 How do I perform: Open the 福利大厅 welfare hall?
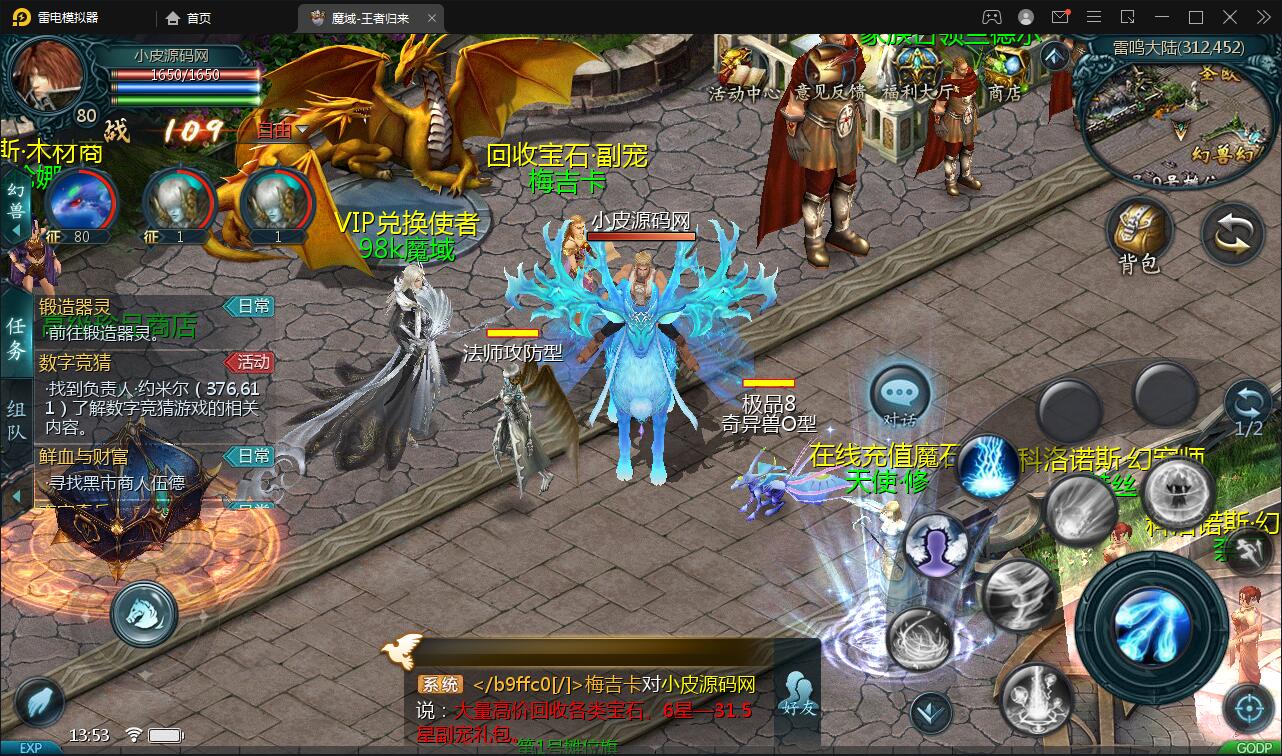click(916, 73)
